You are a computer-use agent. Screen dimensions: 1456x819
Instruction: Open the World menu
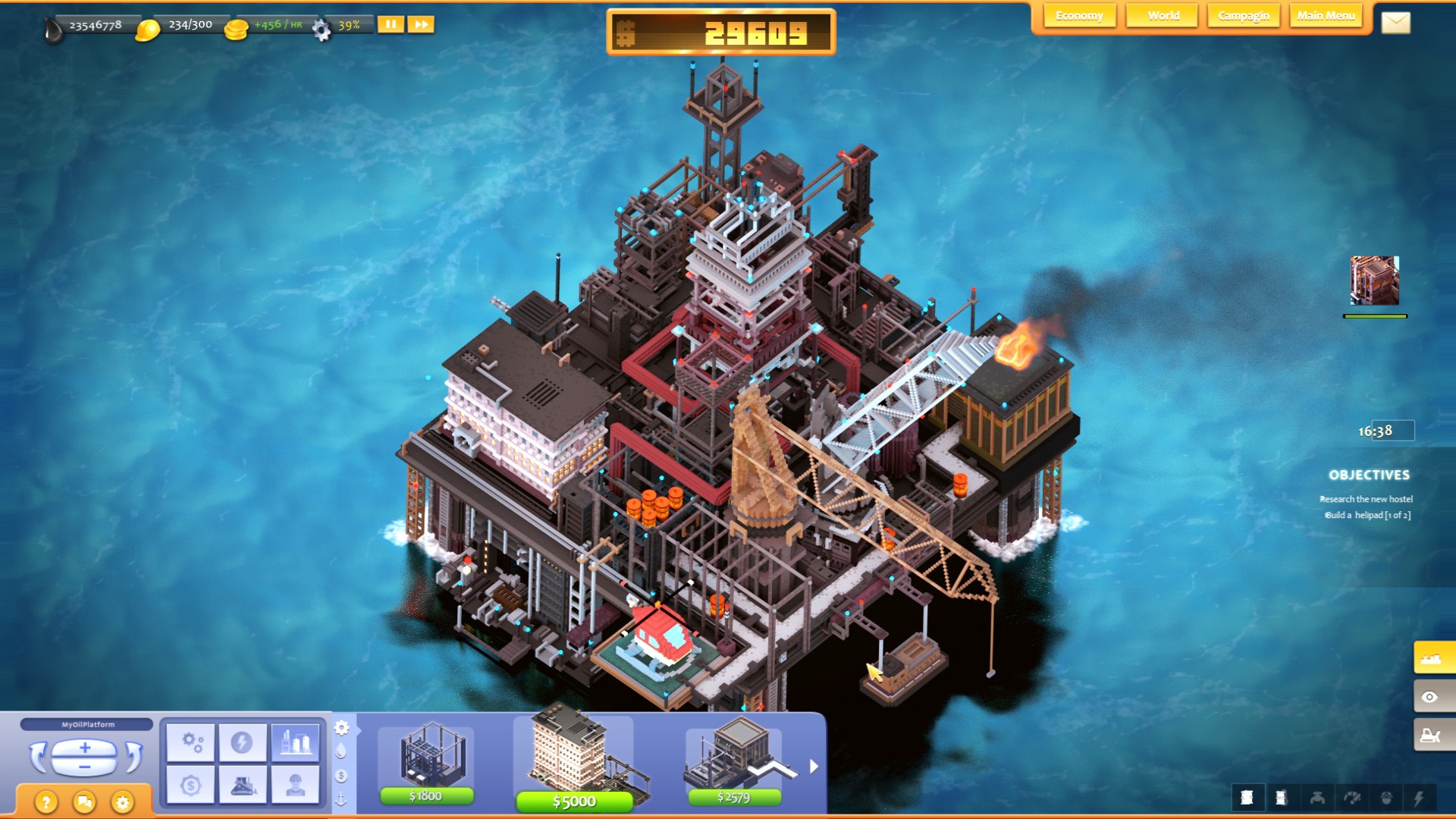point(1161,15)
